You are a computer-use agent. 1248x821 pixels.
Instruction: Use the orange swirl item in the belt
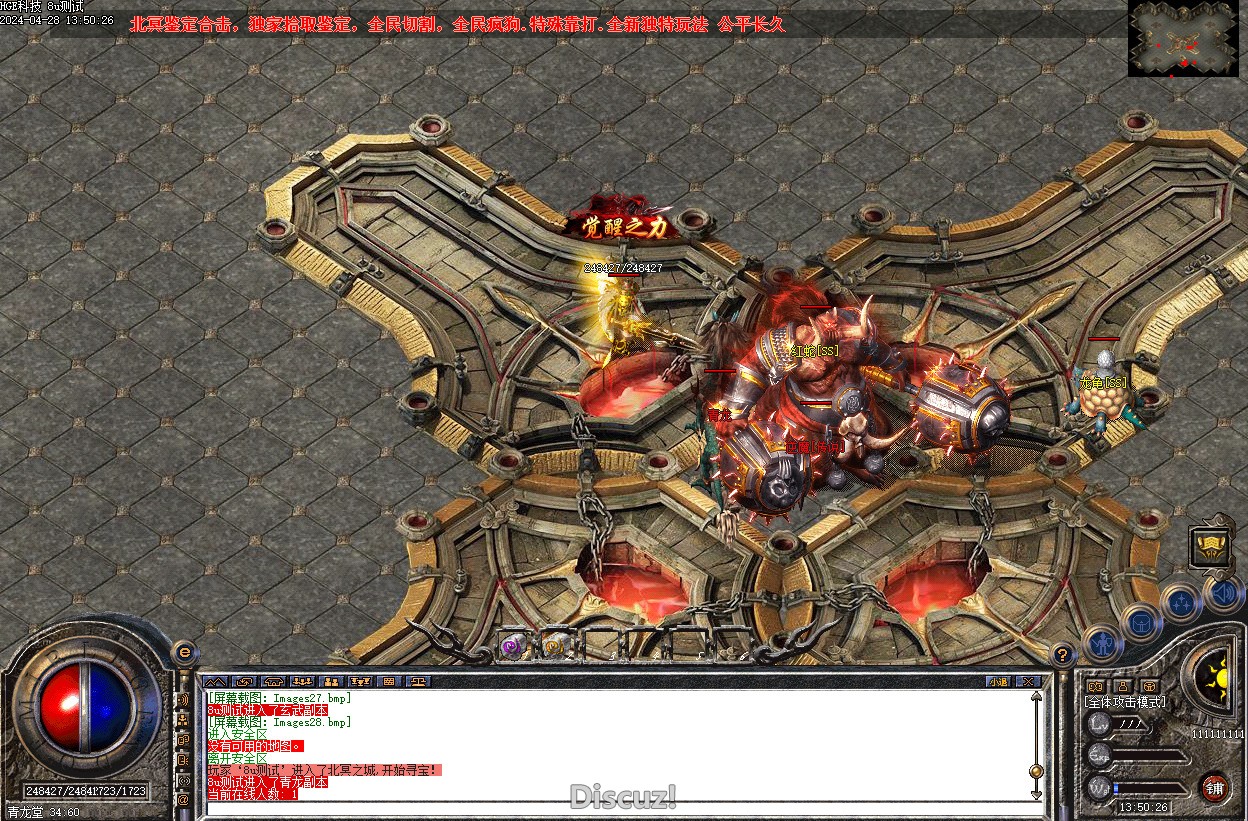click(555, 647)
